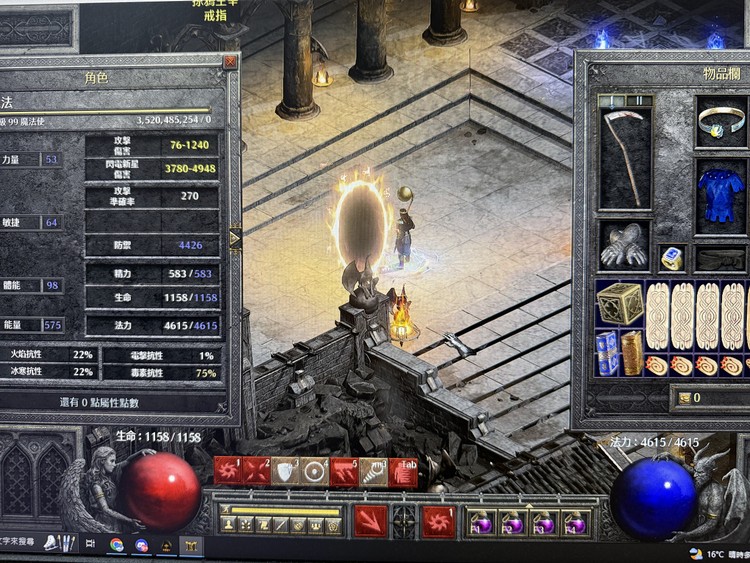This screenshot has width=750, height=563.
Task: Activate the Tab-bound skill icon
Action: coord(403,471)
